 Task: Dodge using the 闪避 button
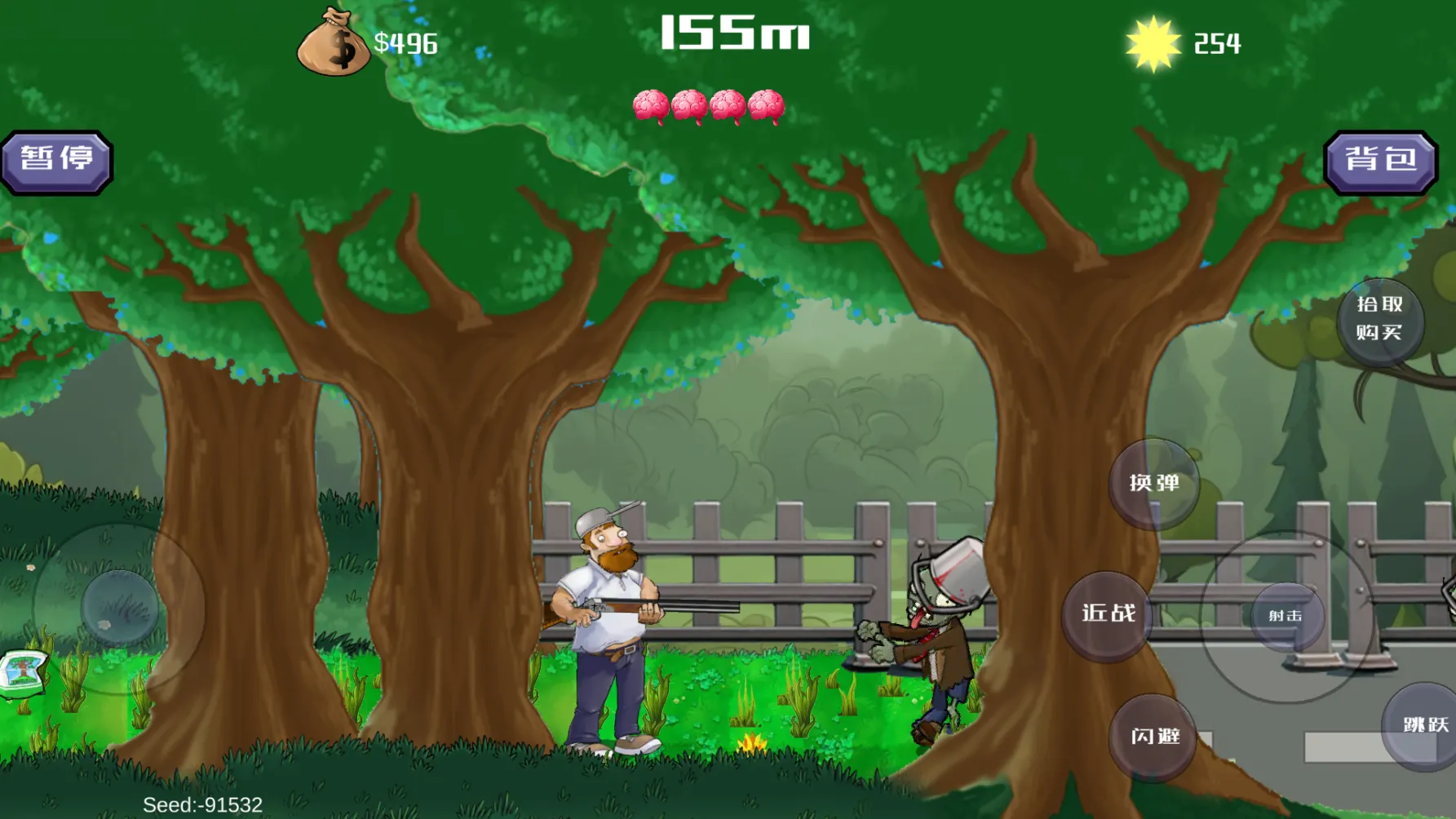(x=1154, y=737)
